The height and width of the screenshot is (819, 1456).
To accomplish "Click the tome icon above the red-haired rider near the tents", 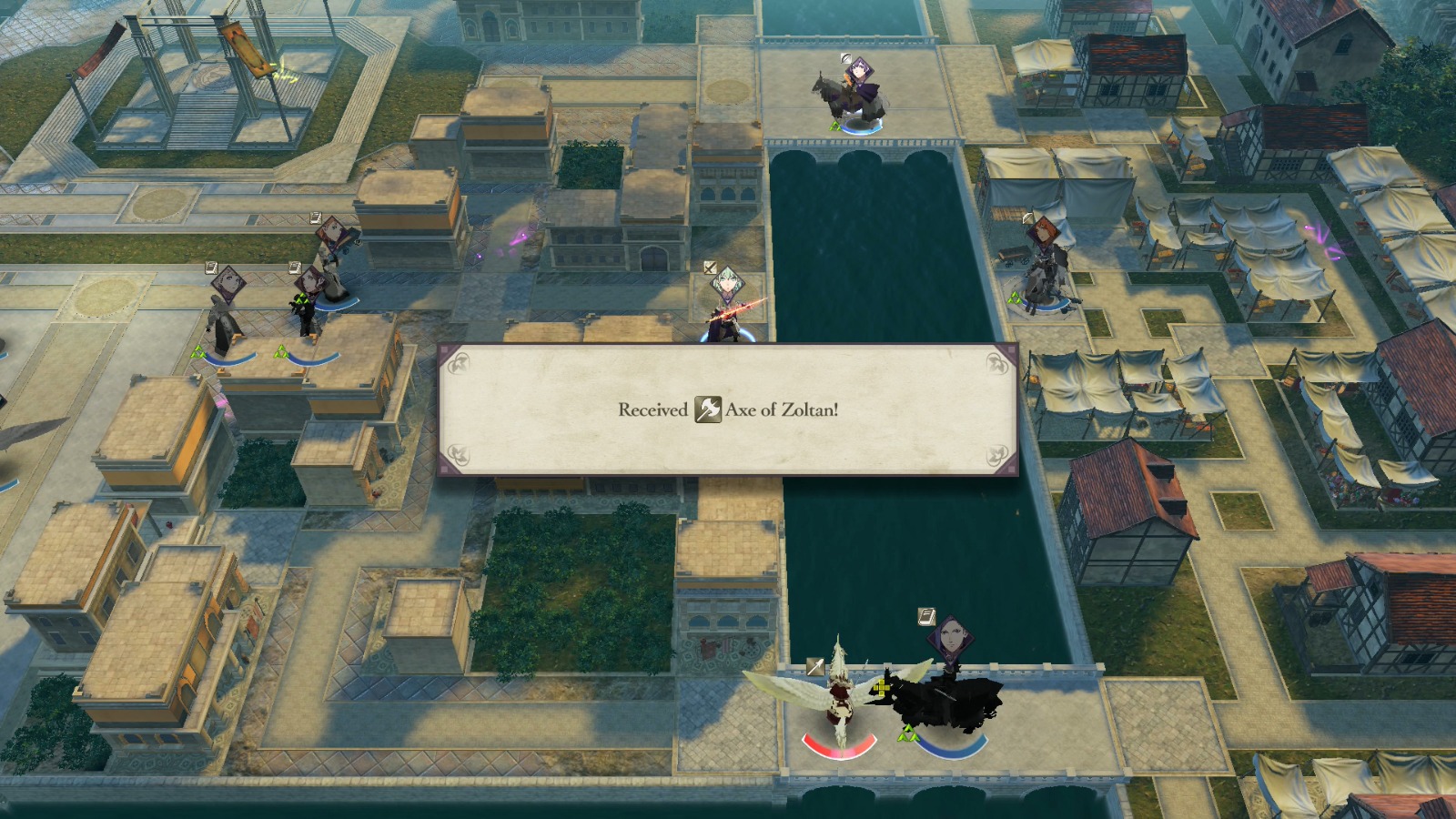I will [1027, 217].
